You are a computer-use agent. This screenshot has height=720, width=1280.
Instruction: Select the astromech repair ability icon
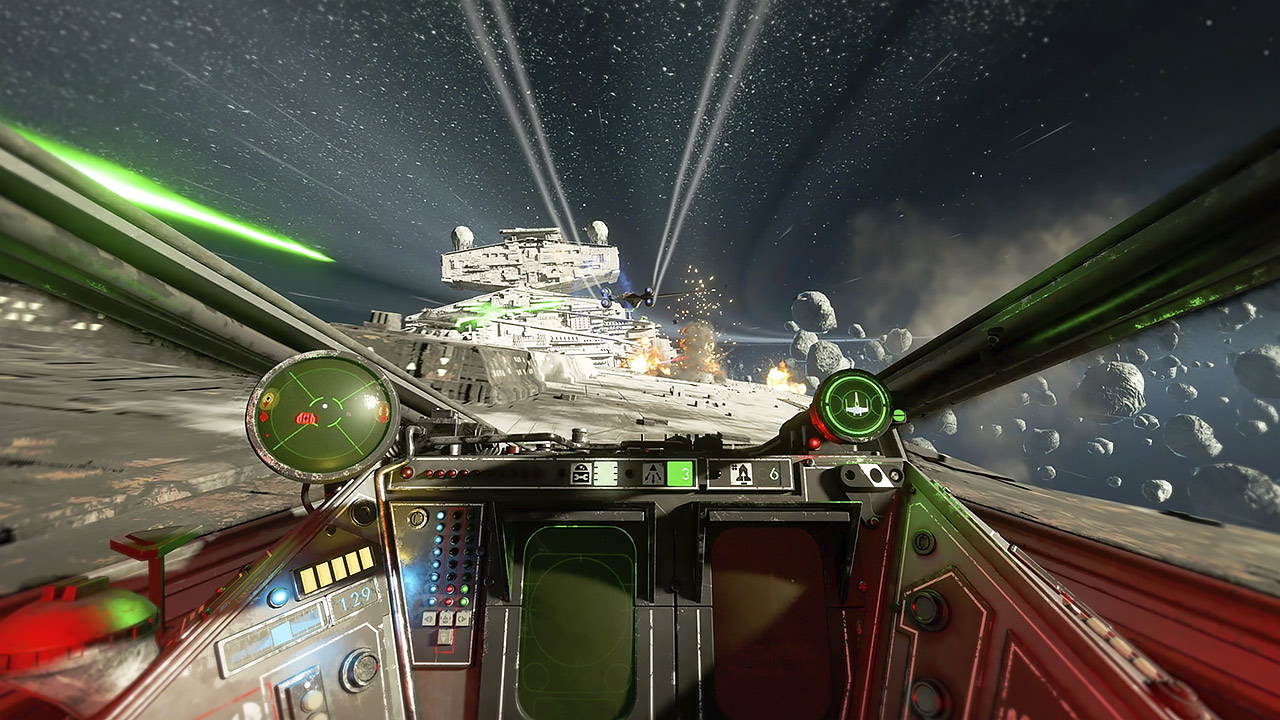(581, 473)
